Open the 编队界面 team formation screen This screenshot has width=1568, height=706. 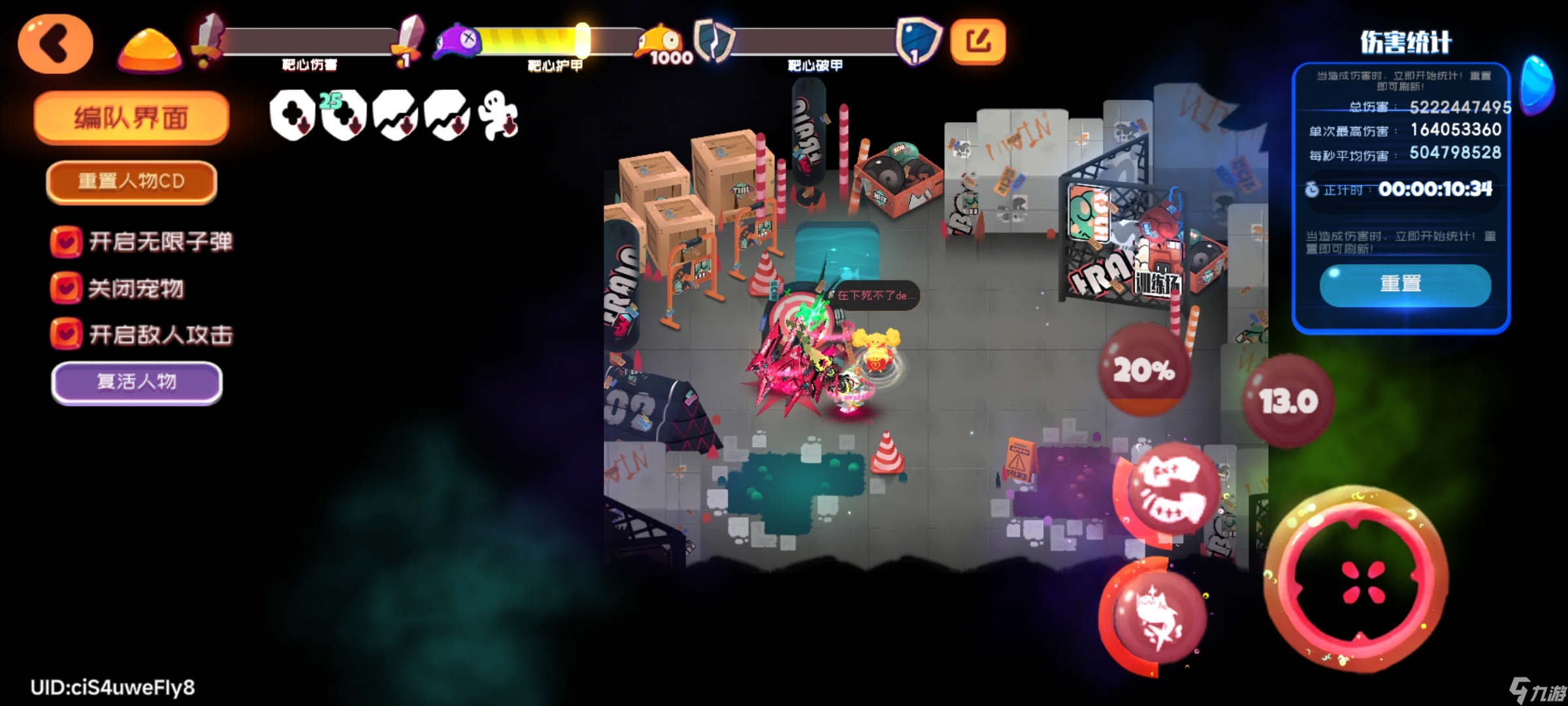point(131,118)
